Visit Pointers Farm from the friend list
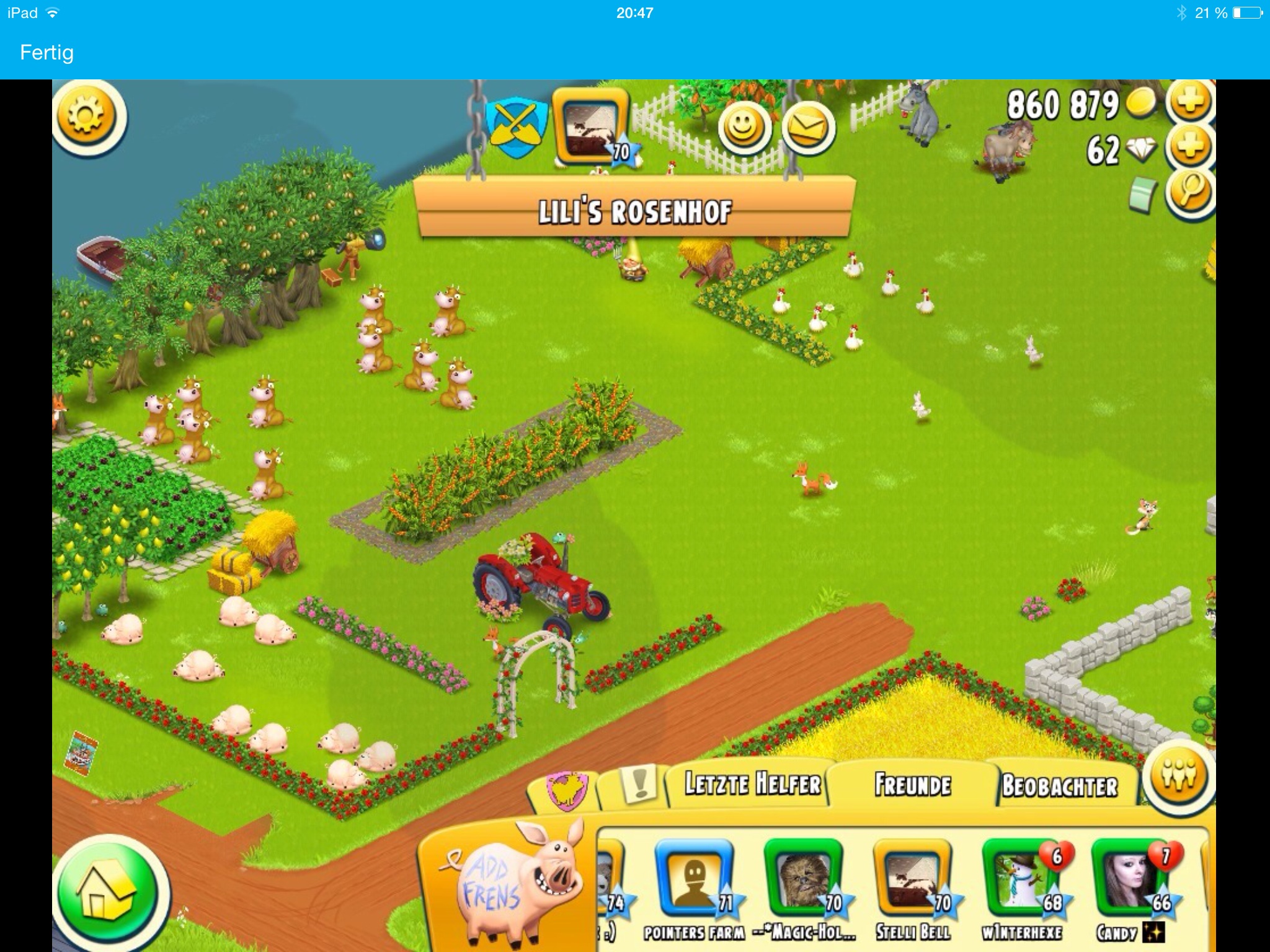 tap(695, 880)
